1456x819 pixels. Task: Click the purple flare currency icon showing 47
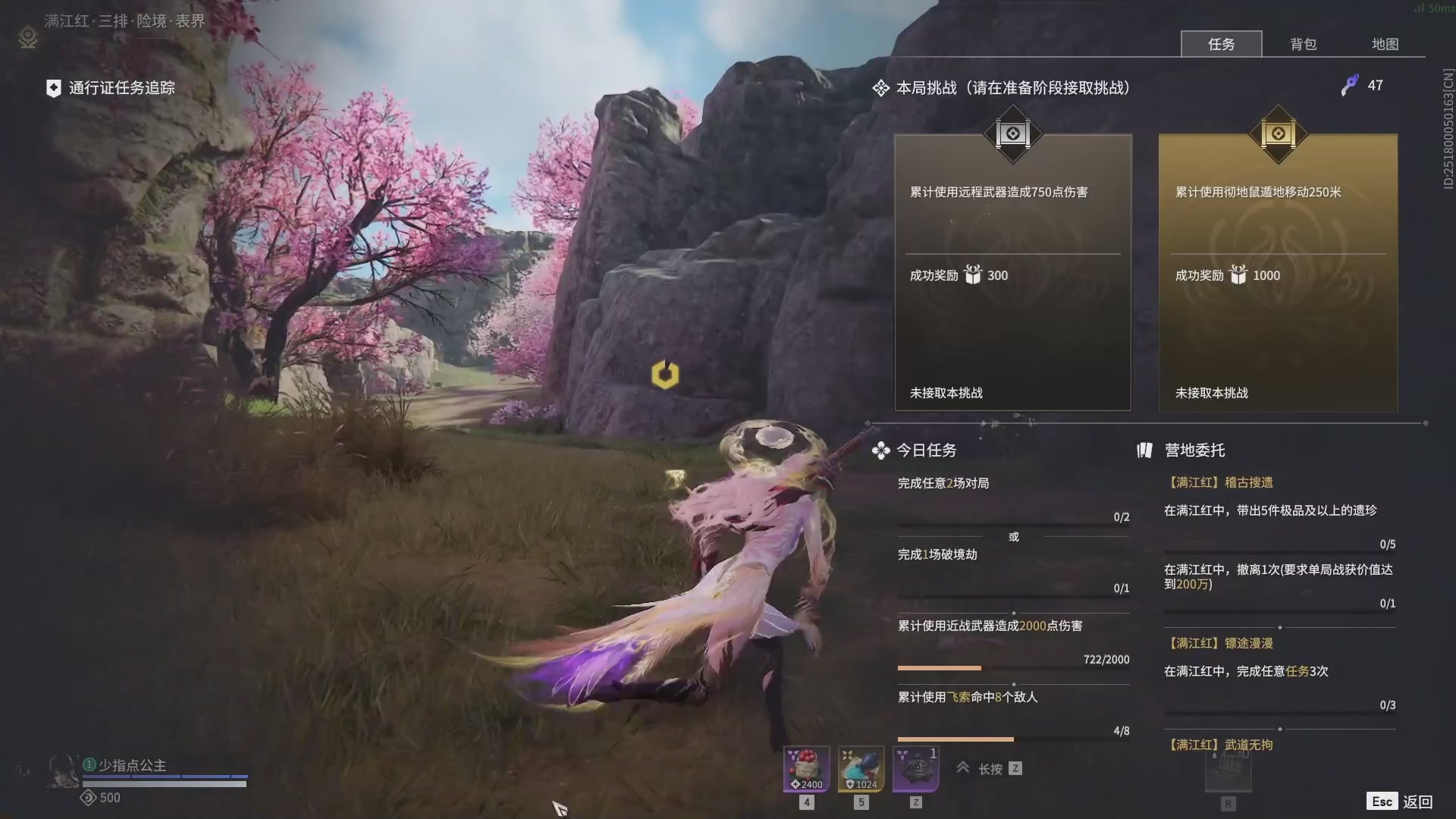coord(1351,85)
